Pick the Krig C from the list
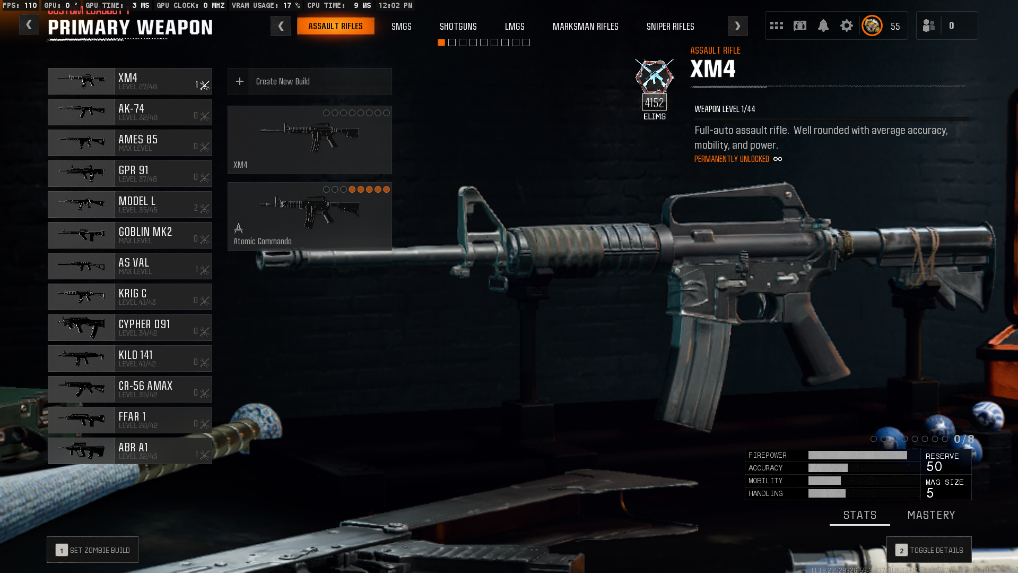This screenshot has height=573, width=1018. pos(129,298)
